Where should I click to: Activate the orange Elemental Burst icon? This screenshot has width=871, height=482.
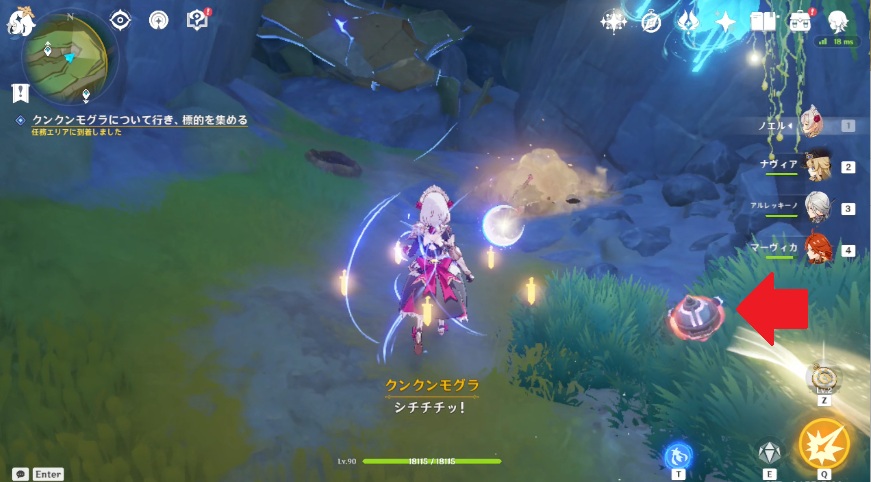click(823, 444)
